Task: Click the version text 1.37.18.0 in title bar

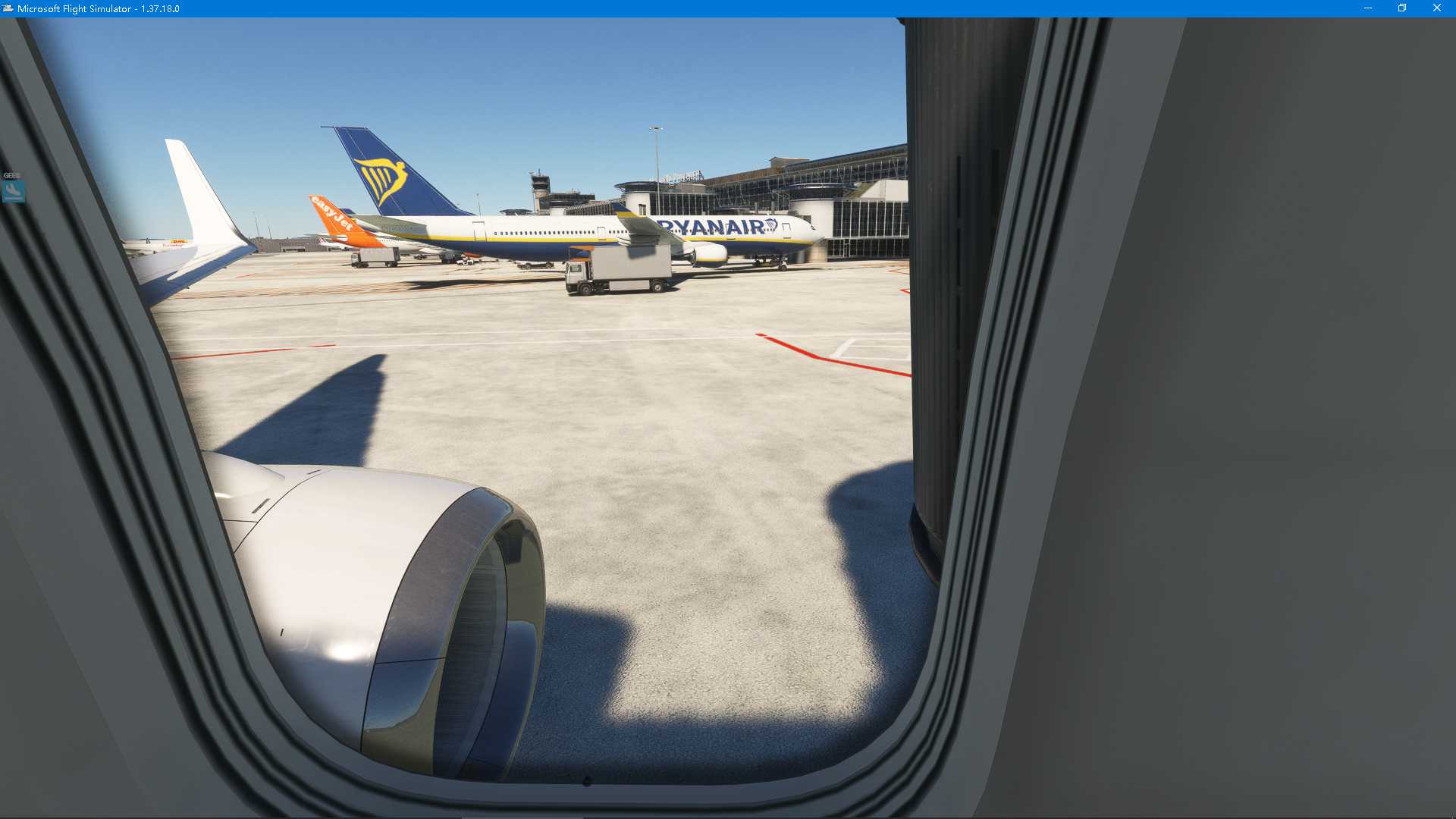Action: (160, 8)
